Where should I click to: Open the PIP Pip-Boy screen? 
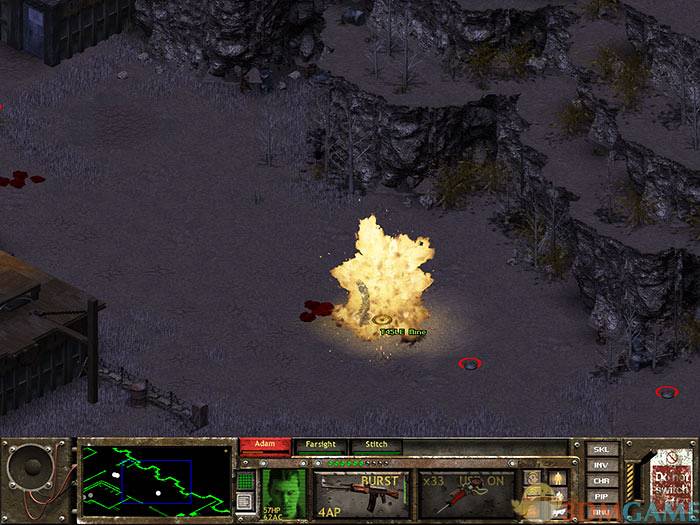pyautogui.click(x=600, y=496)
